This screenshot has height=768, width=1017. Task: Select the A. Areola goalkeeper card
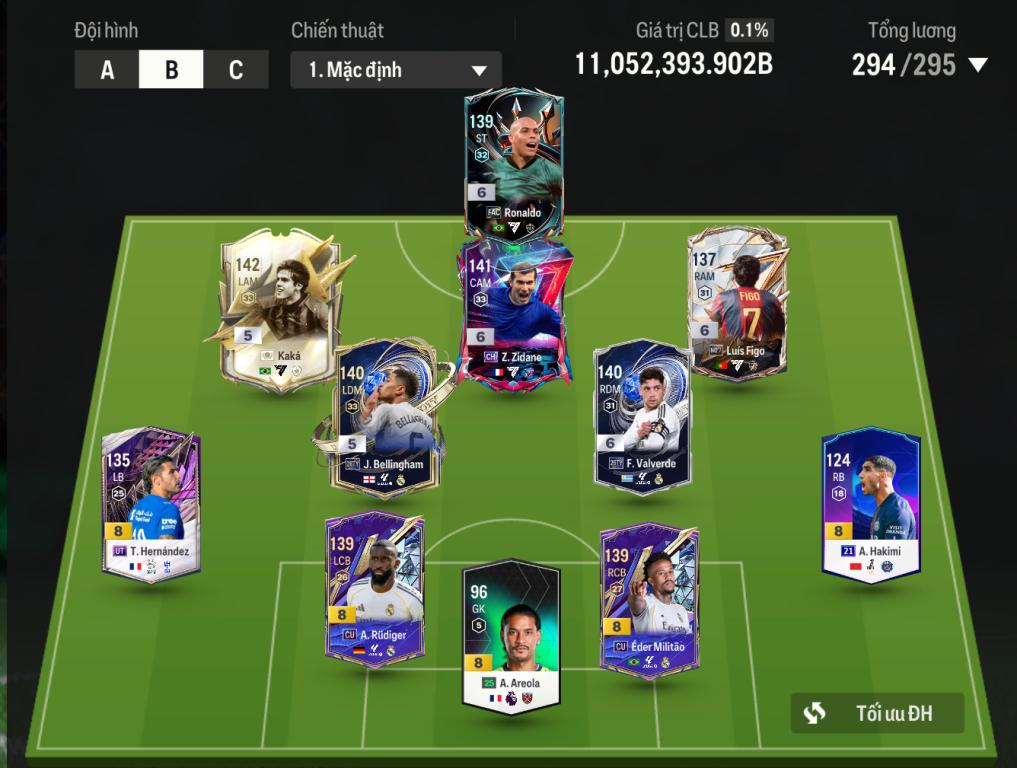click(511, 637)
